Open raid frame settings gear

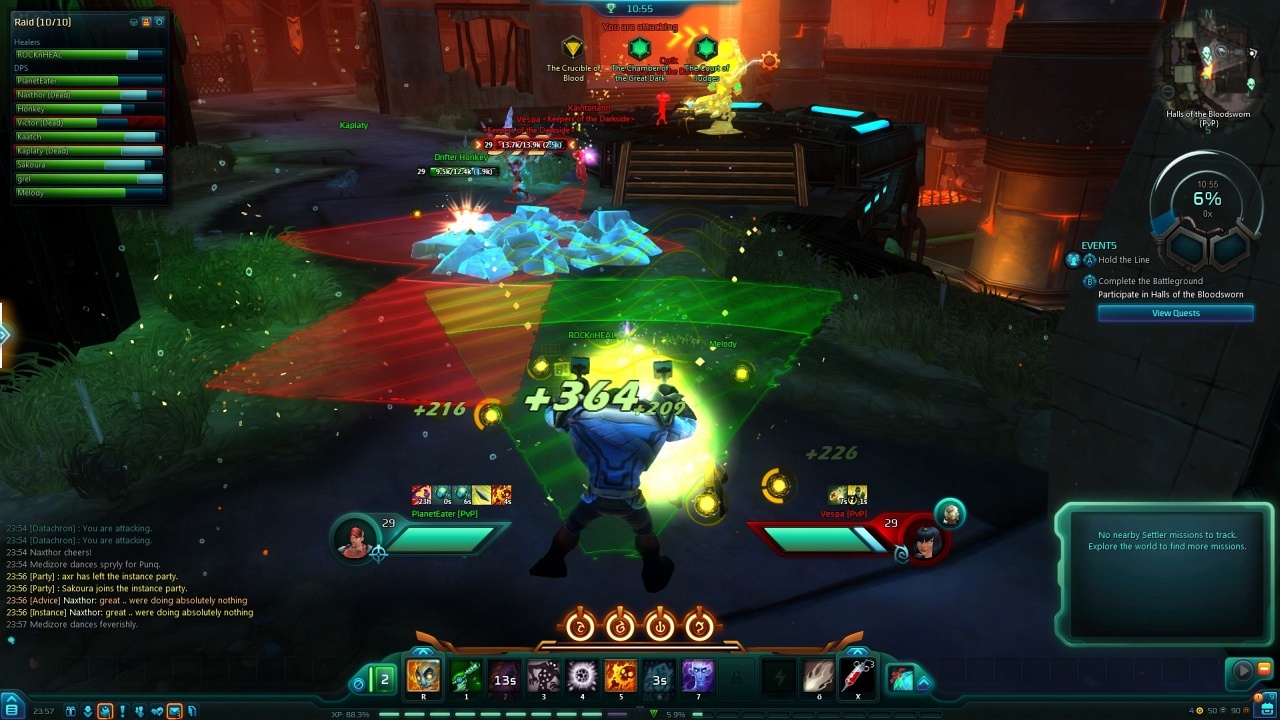(159, 22)
